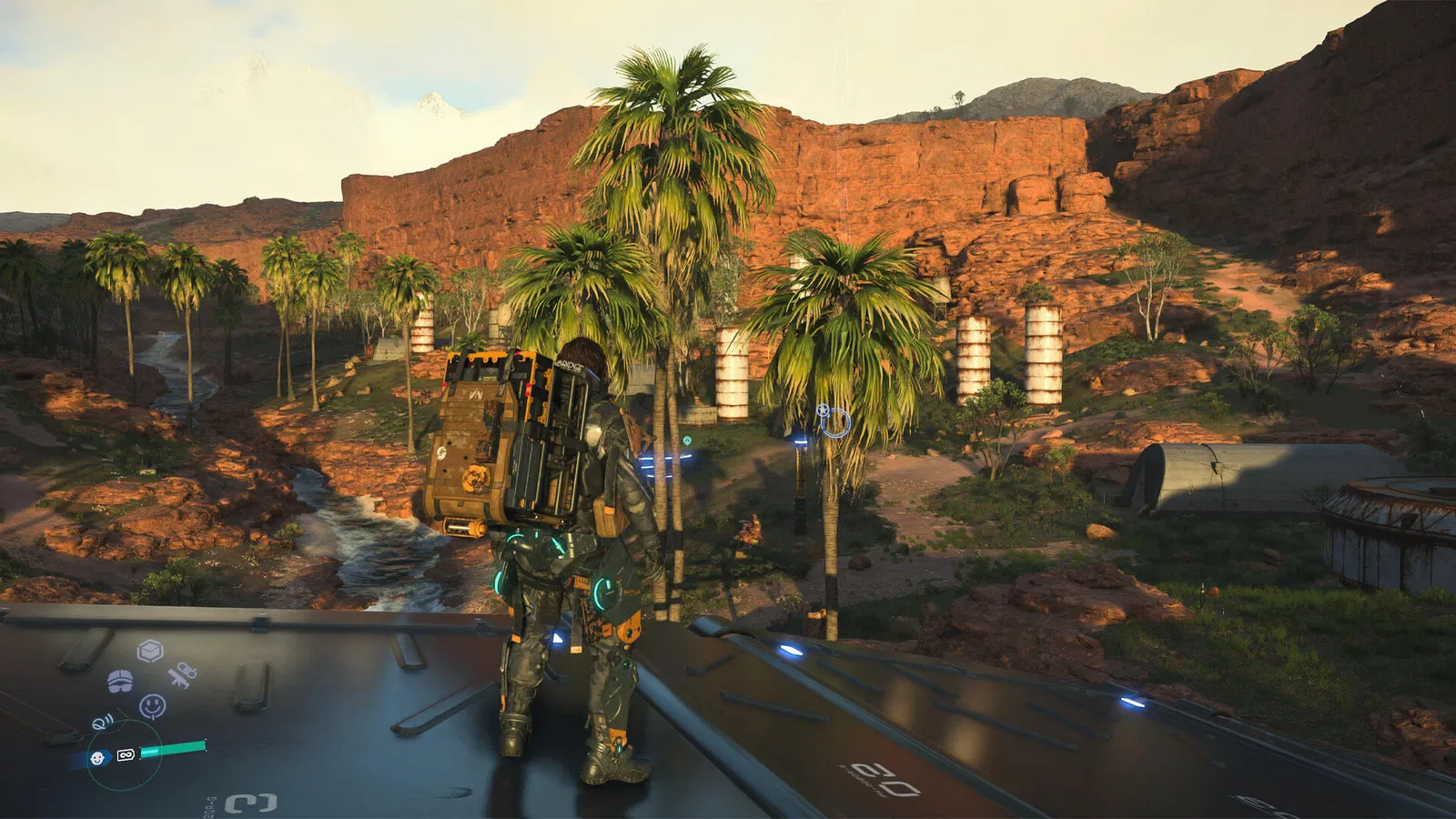
Task: Click the infinity tag icon
Action: (x=126, y=754)
